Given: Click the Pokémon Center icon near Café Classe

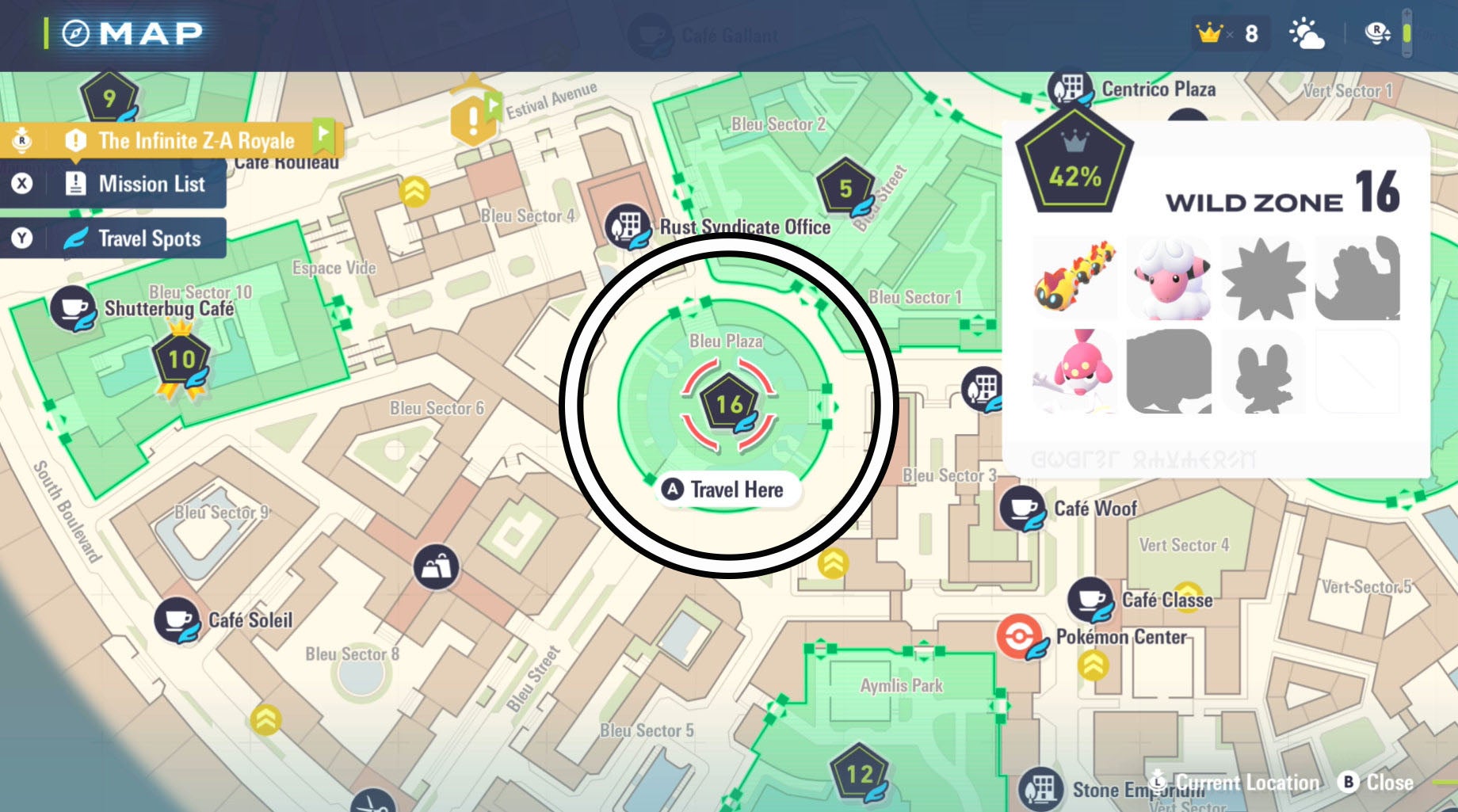Looking at the screenshot, I should coord(1021,635).
